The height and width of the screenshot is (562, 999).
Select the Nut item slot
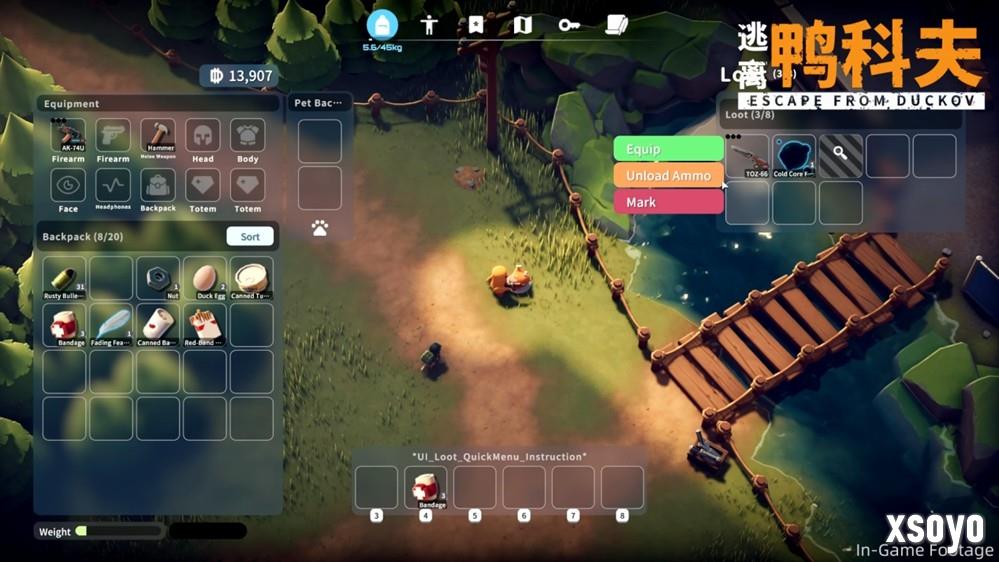158,278
